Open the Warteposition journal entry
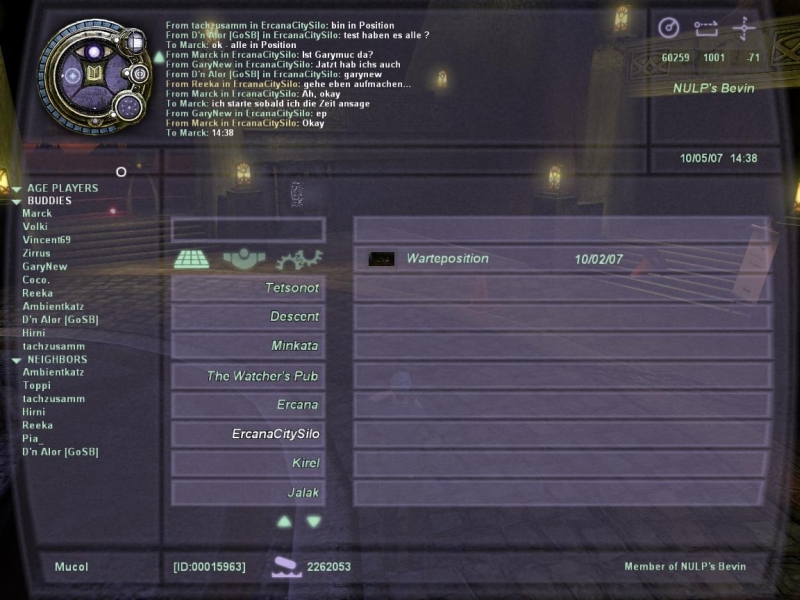 pyautogui.click(x=447, y=259)
